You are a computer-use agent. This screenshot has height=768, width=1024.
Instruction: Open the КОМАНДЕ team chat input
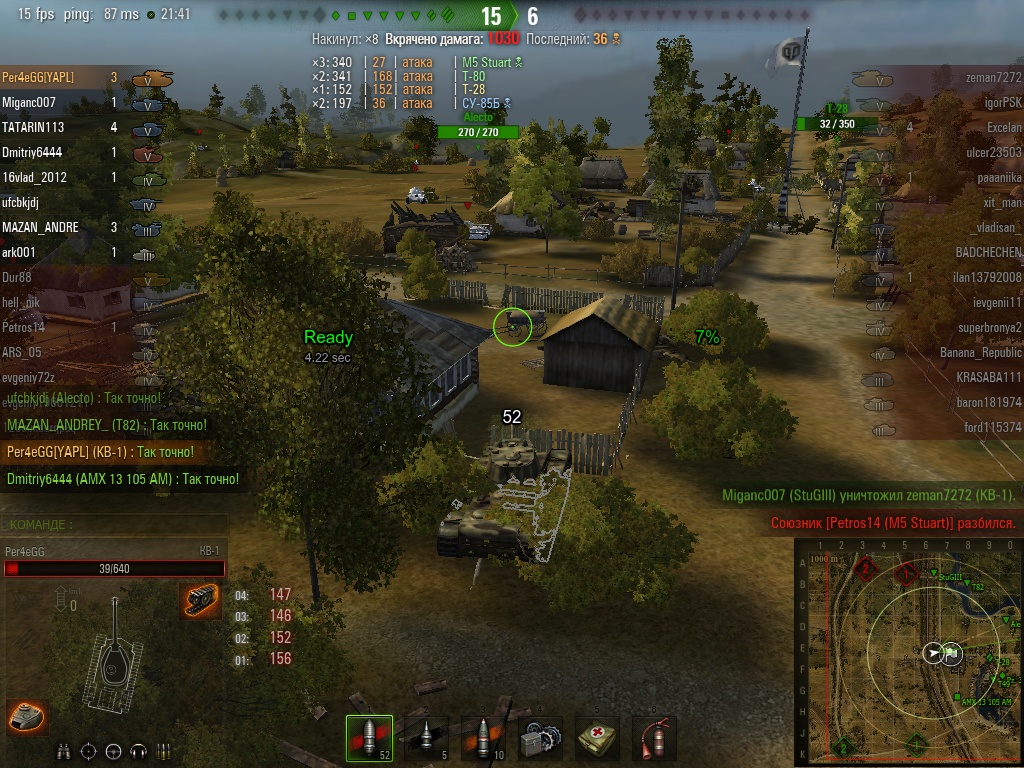(114, 524)
